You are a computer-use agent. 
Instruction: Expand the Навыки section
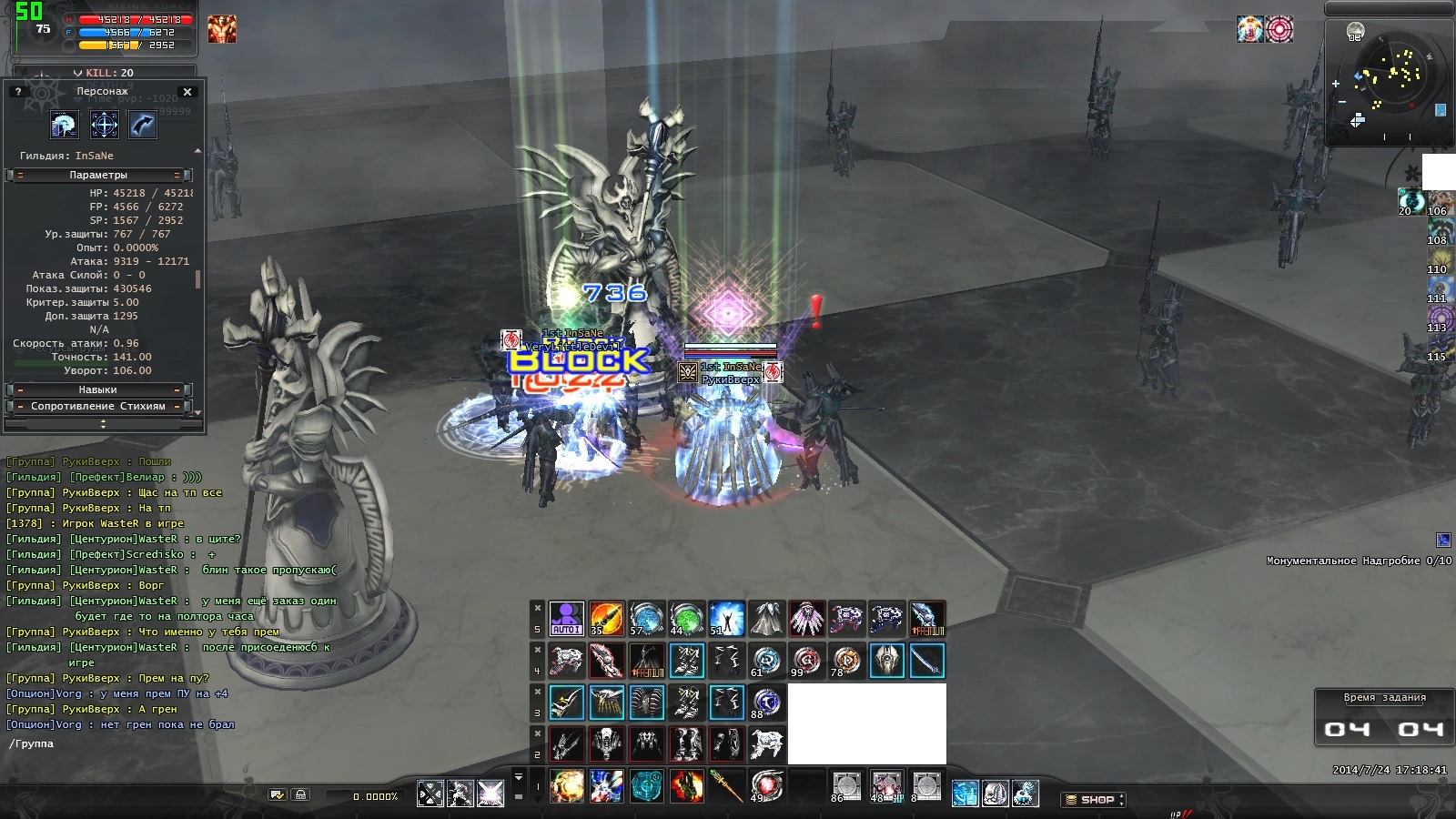pos(98,389)
